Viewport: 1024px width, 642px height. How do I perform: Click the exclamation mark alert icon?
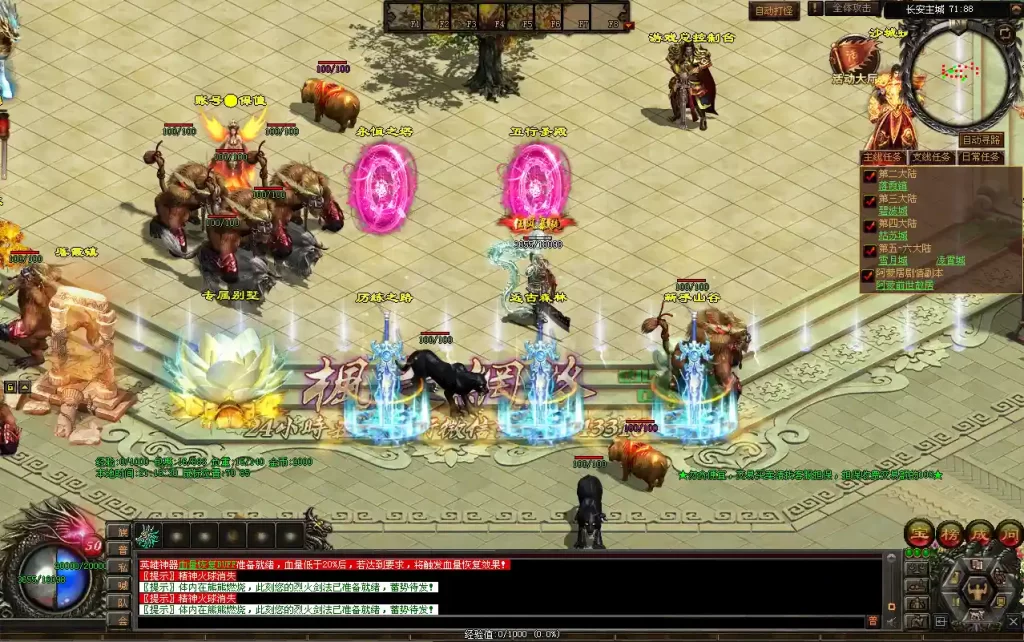pyautogui.click(x=816, y=8)
